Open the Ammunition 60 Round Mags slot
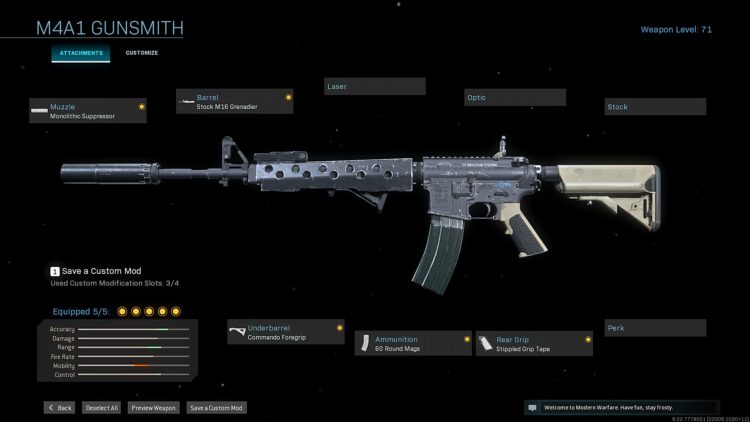The height and width of the screenshot is (422, 750). 413,344
